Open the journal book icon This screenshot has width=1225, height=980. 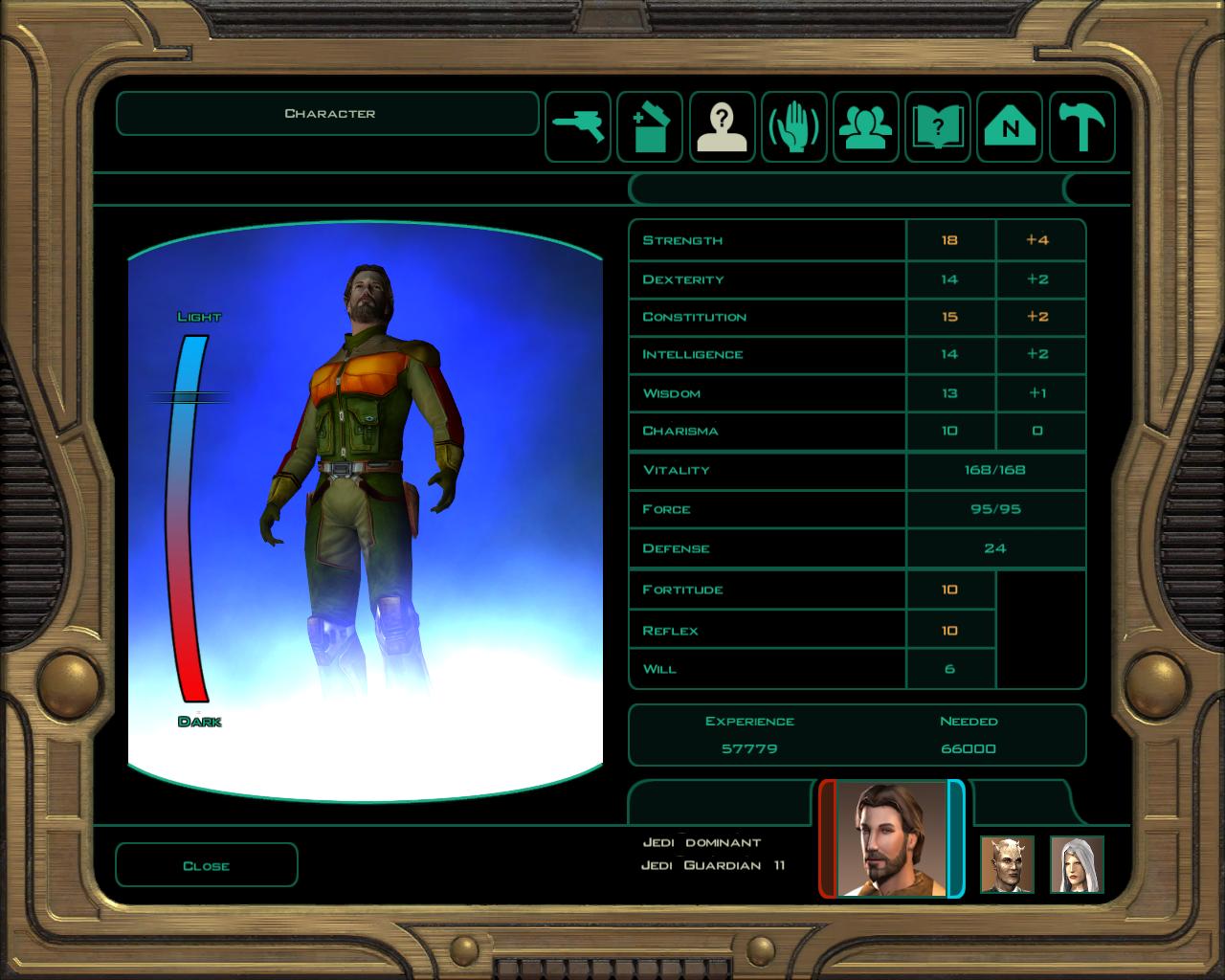[x=938, y=126]
